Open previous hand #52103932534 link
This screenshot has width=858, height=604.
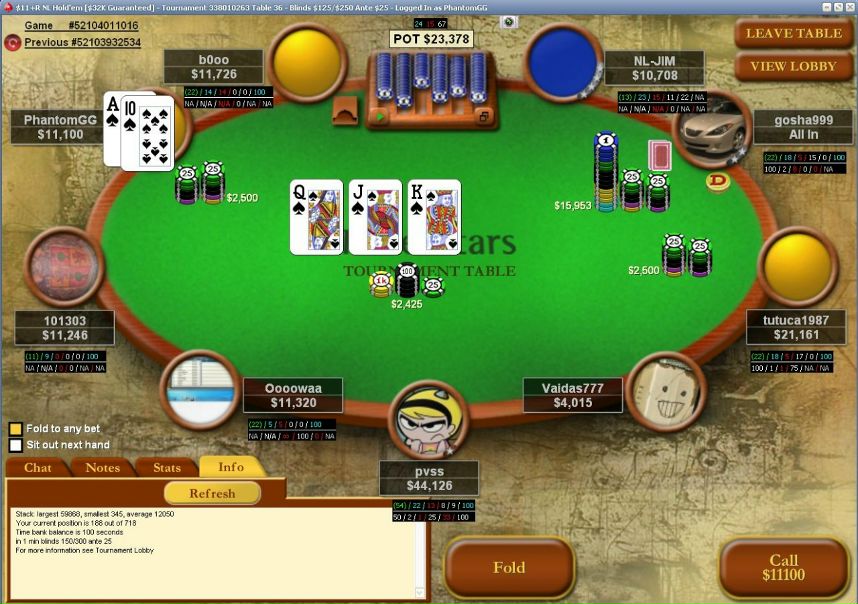(82, 42)
